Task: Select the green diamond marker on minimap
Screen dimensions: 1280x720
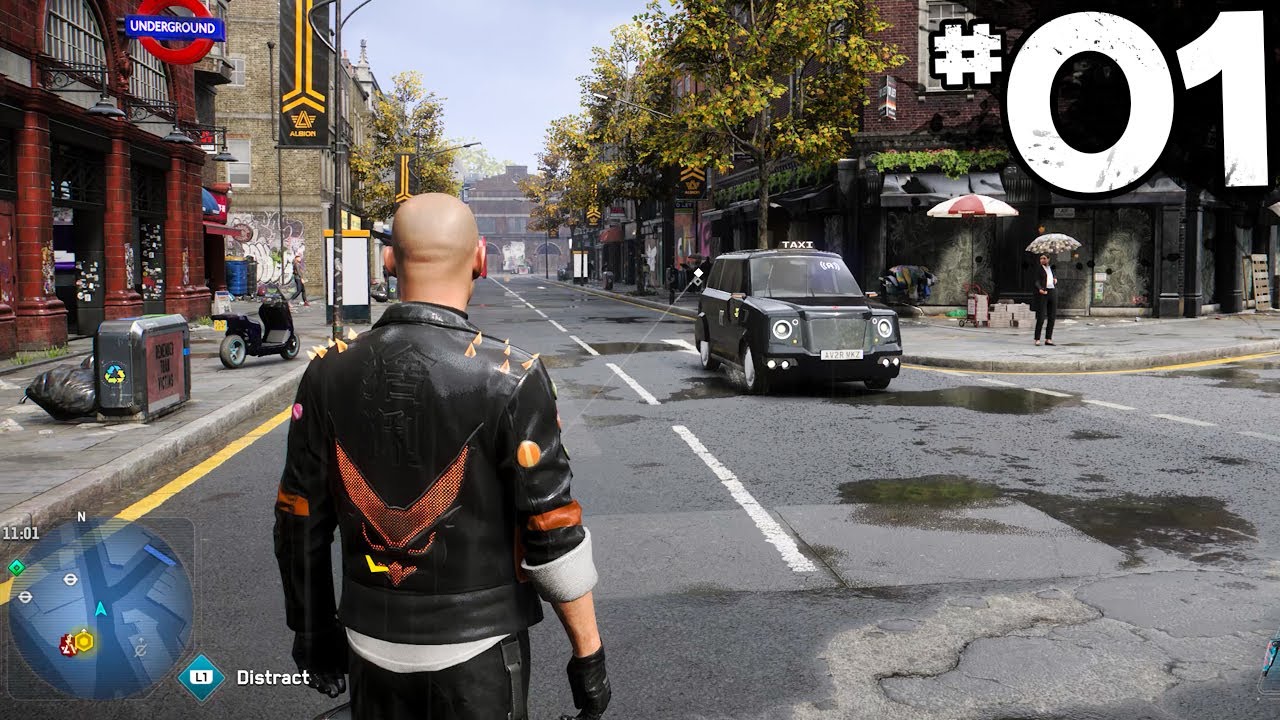Action: click(x=16, y=567)
